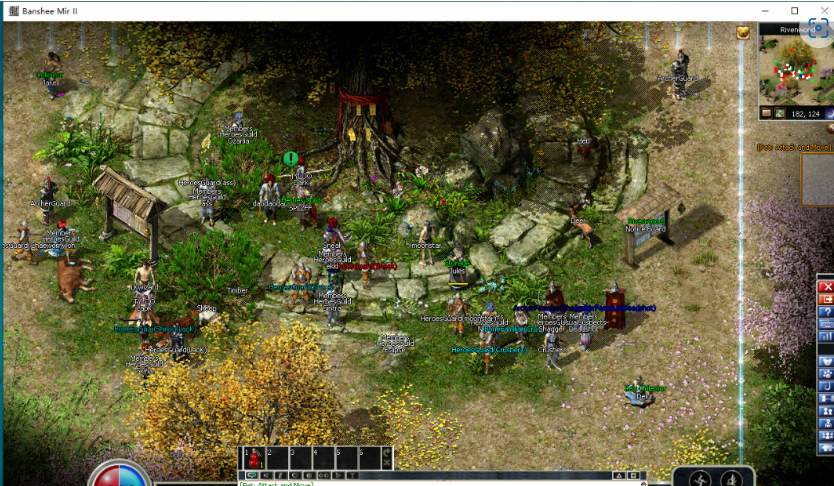This screenshot has height=486, width=834.
Task: Click the left running figure button
Action: click(702, 477)
